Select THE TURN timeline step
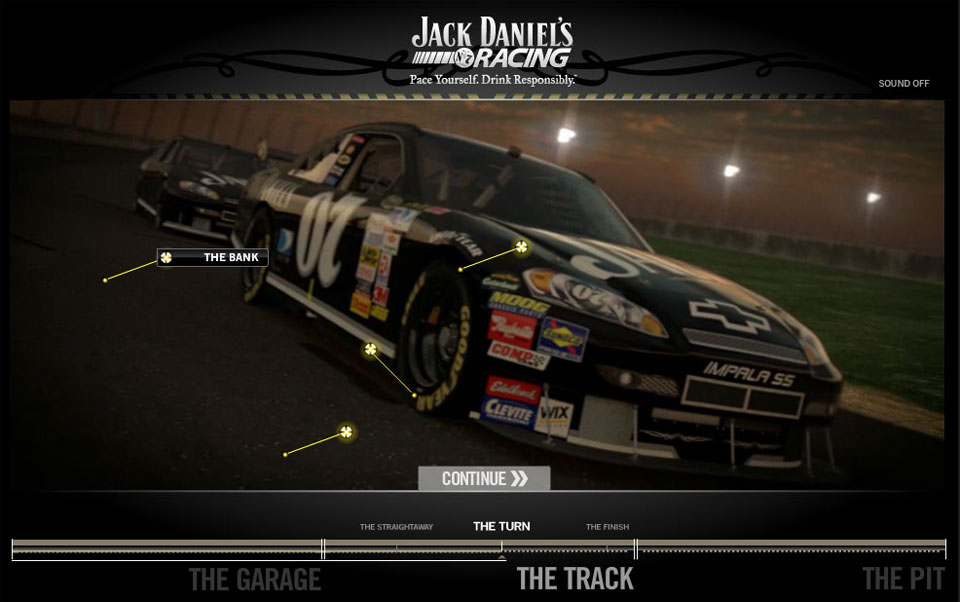The height and width of the screenshot is (602, 960). [501, 526]
